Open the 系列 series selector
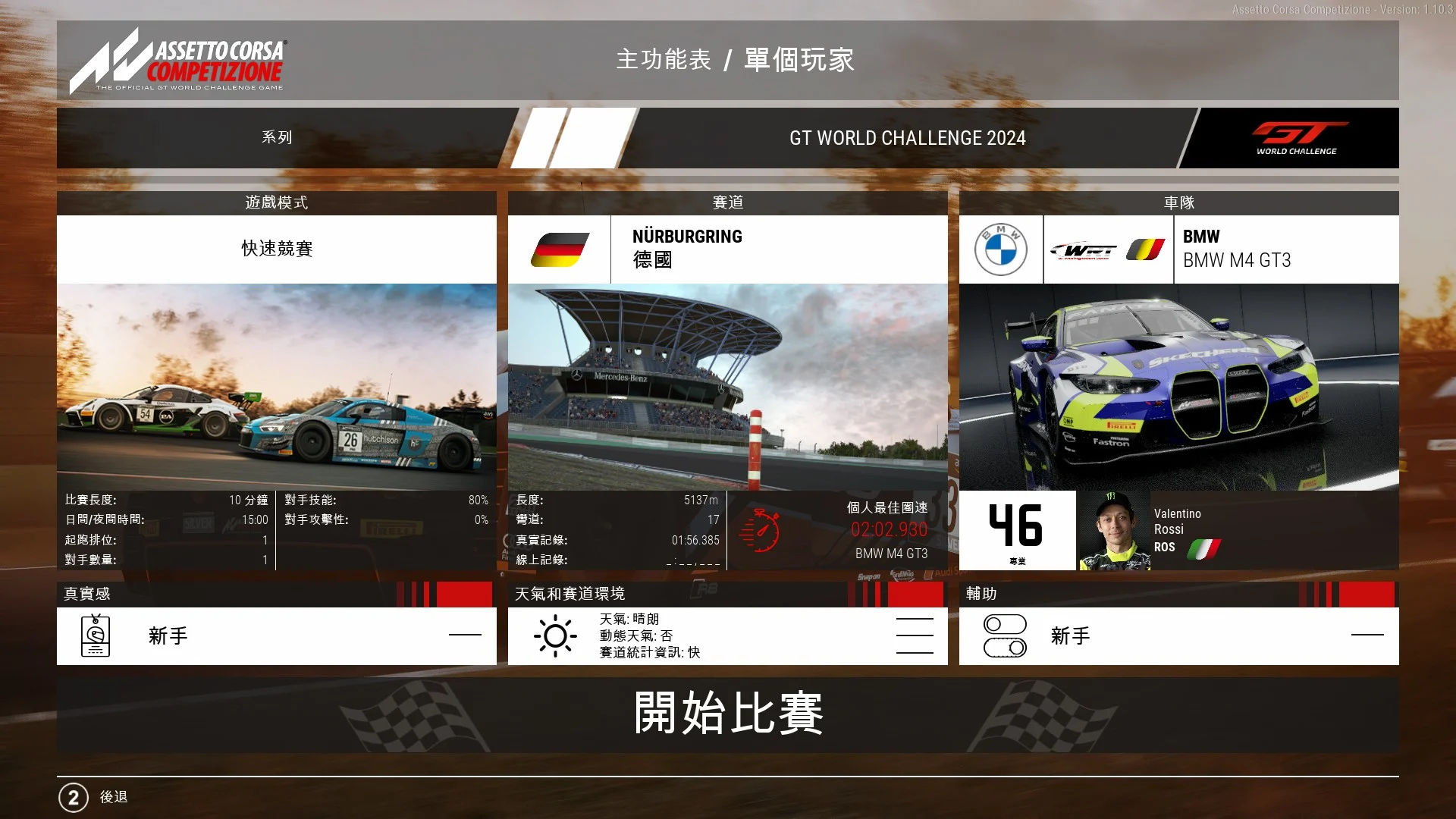The image size is (1456, 819). pyautogui.click(x=277, y=137)
